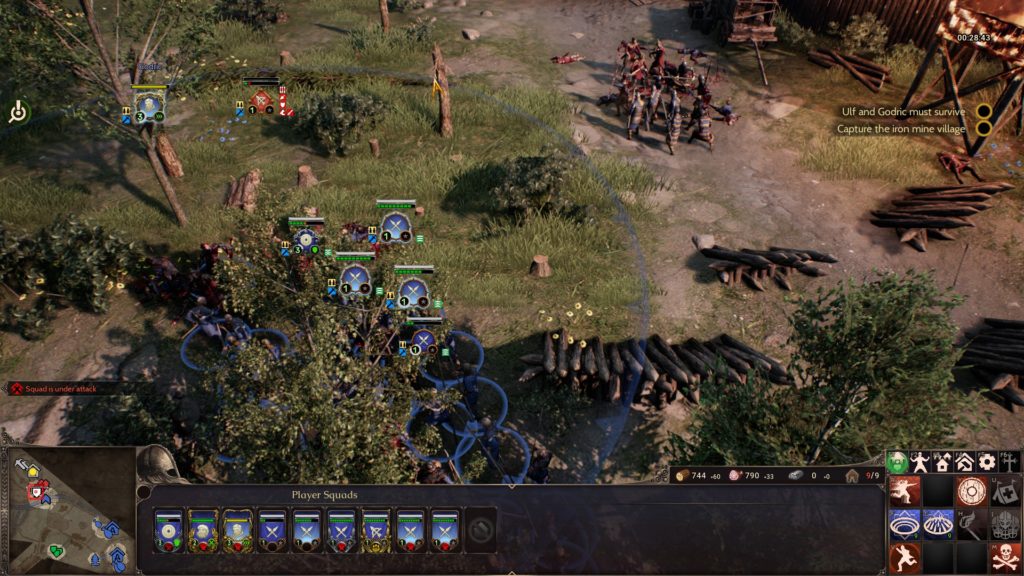This screenshot has width=1024, height=576.
Task: Switch to the cross faith tab
Action: tap(1010, 462)
